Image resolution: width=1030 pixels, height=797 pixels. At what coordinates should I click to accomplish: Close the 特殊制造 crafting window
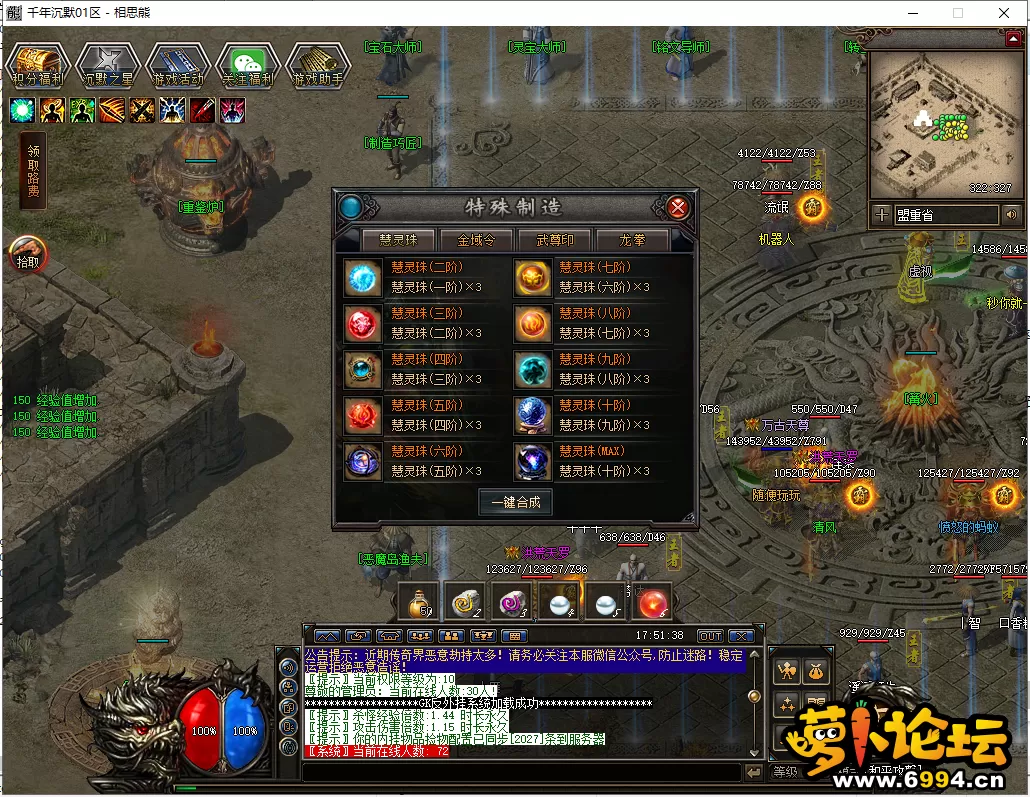click(x=678, y=207)
